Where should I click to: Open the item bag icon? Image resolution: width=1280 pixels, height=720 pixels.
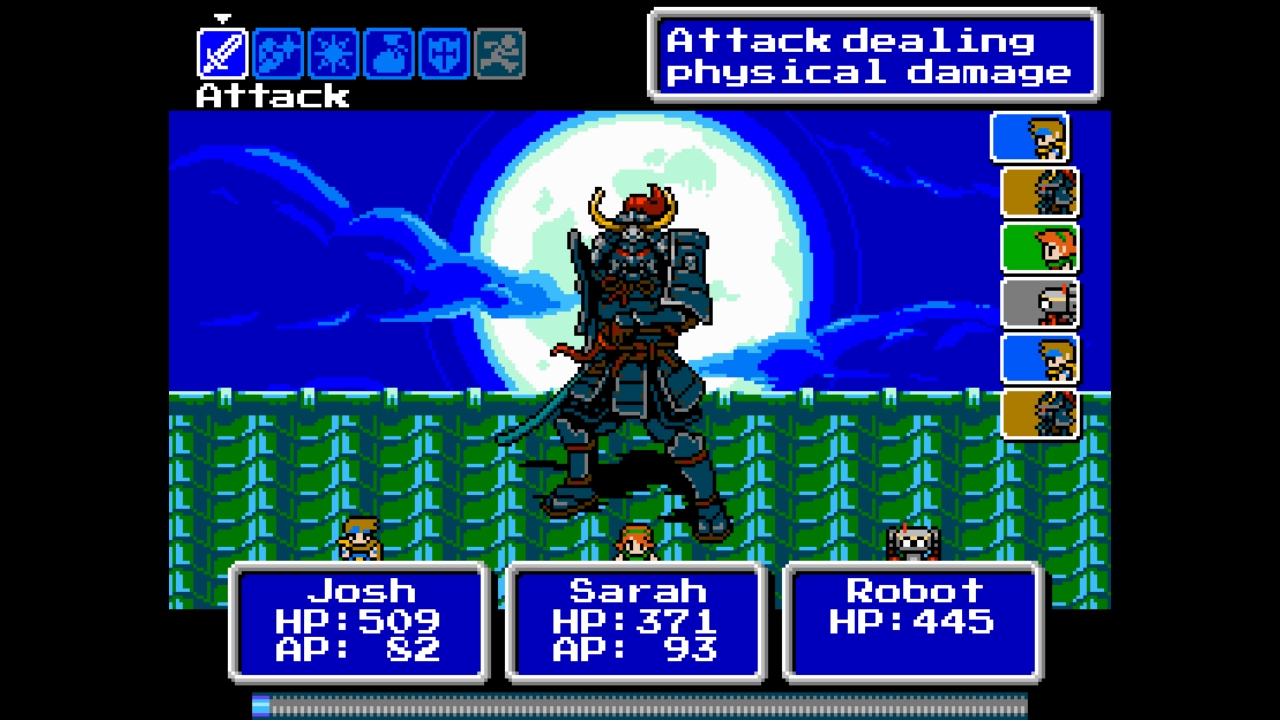[x=389, y=55]
